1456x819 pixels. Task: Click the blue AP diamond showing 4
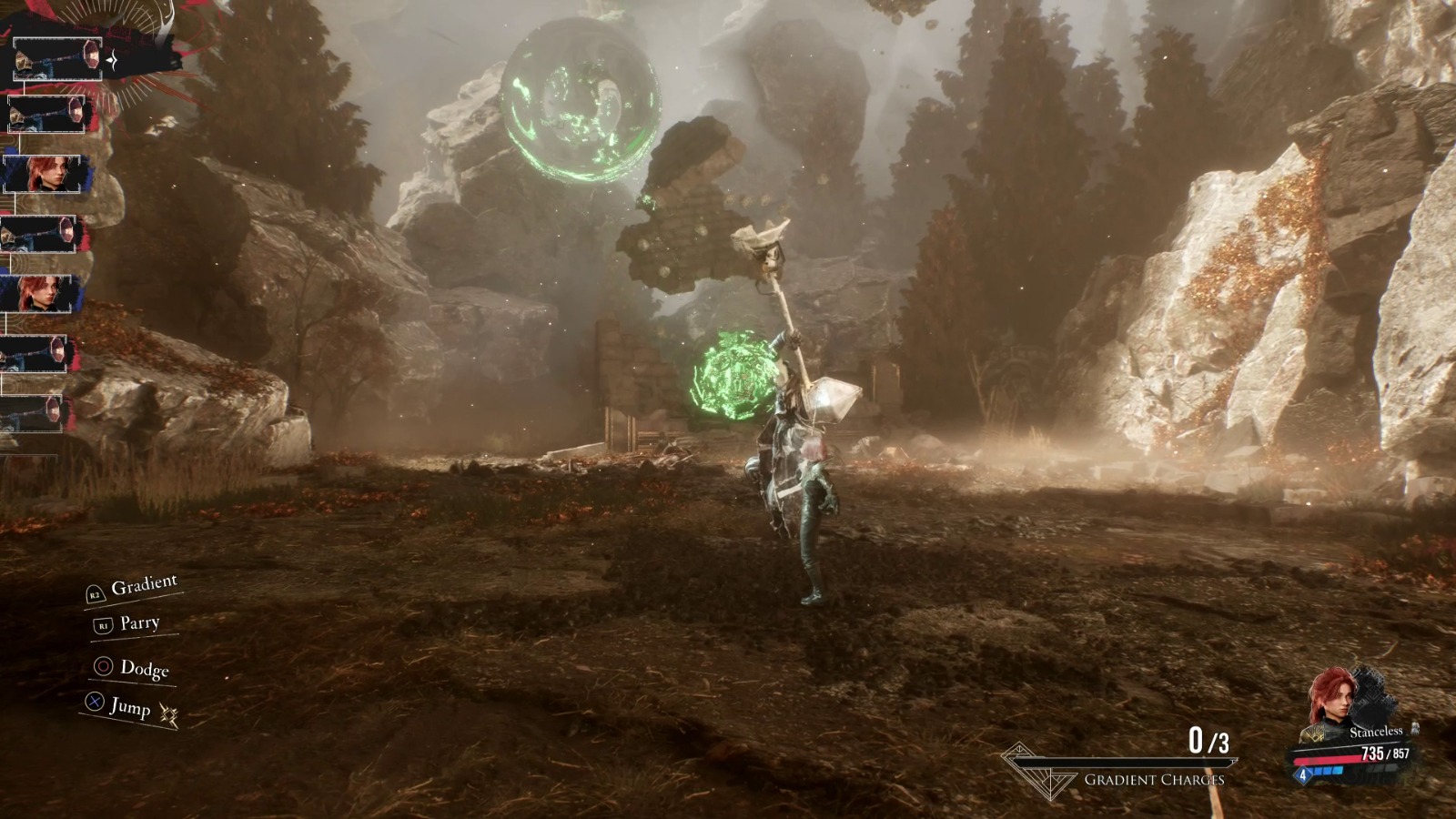pyautogui.click(x=1303, y=774)
